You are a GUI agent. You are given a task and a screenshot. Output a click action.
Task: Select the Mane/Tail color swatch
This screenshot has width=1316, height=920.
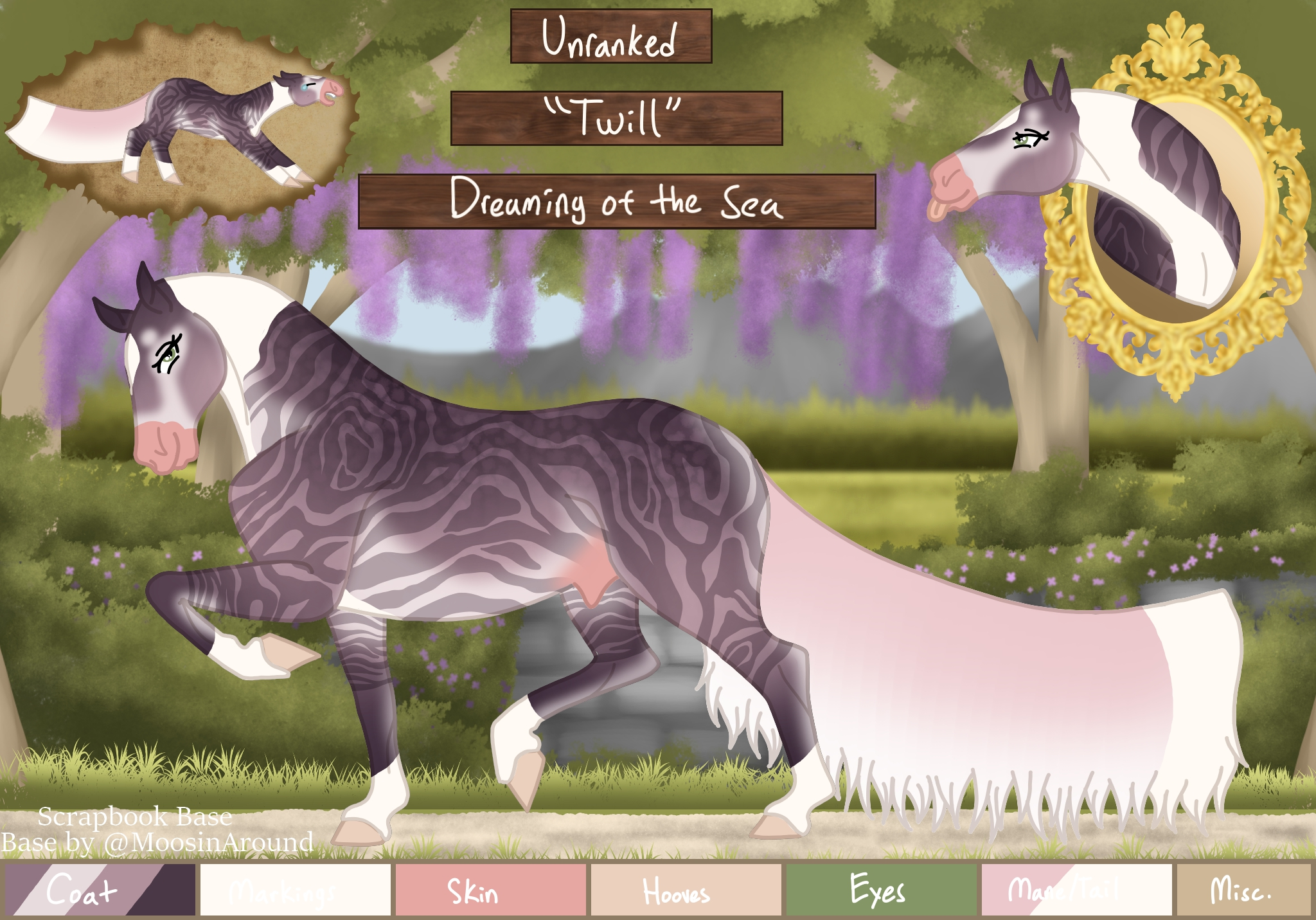(1076, 890)
